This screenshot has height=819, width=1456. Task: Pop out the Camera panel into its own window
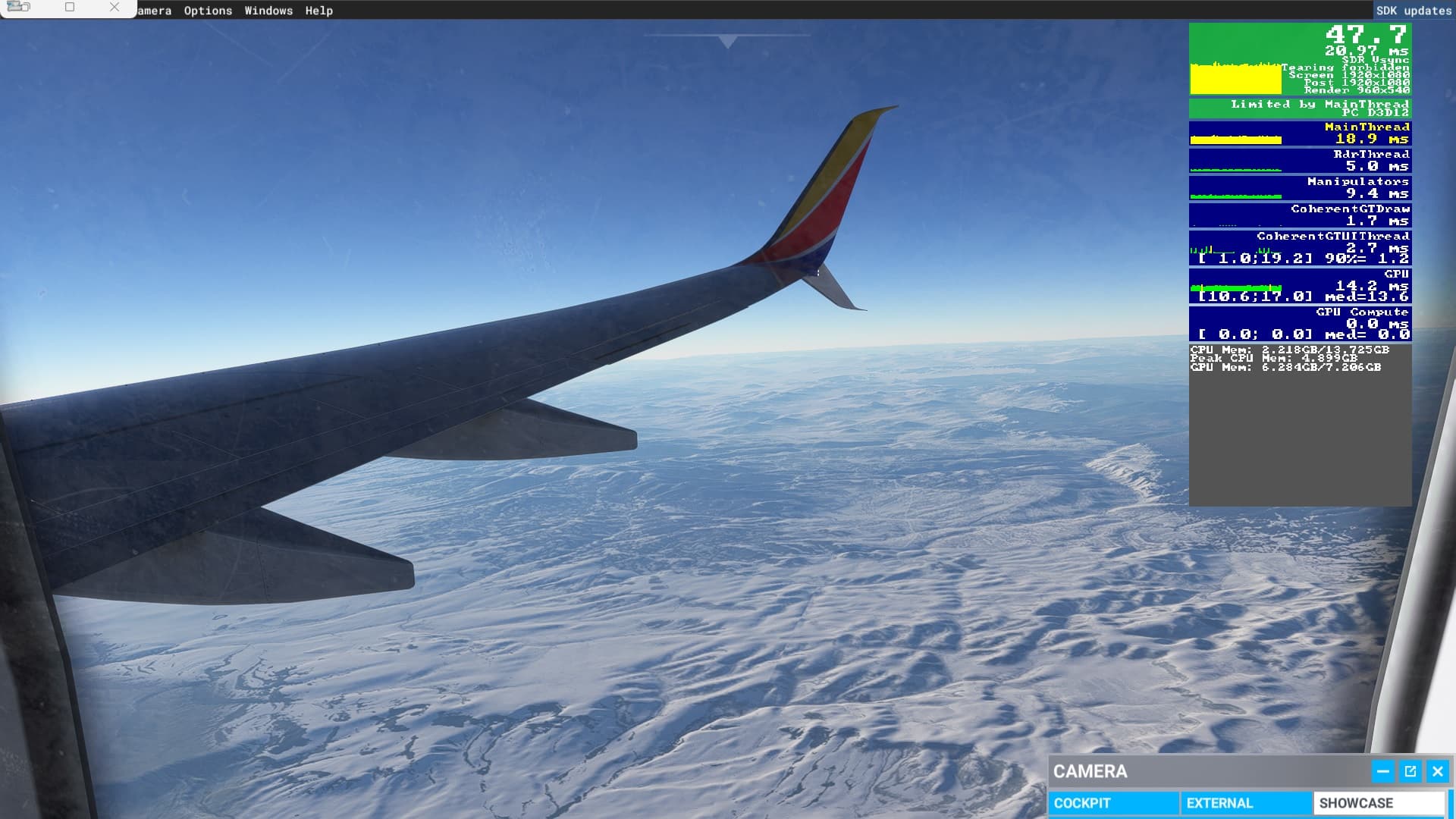click(x=1410, y=771)
